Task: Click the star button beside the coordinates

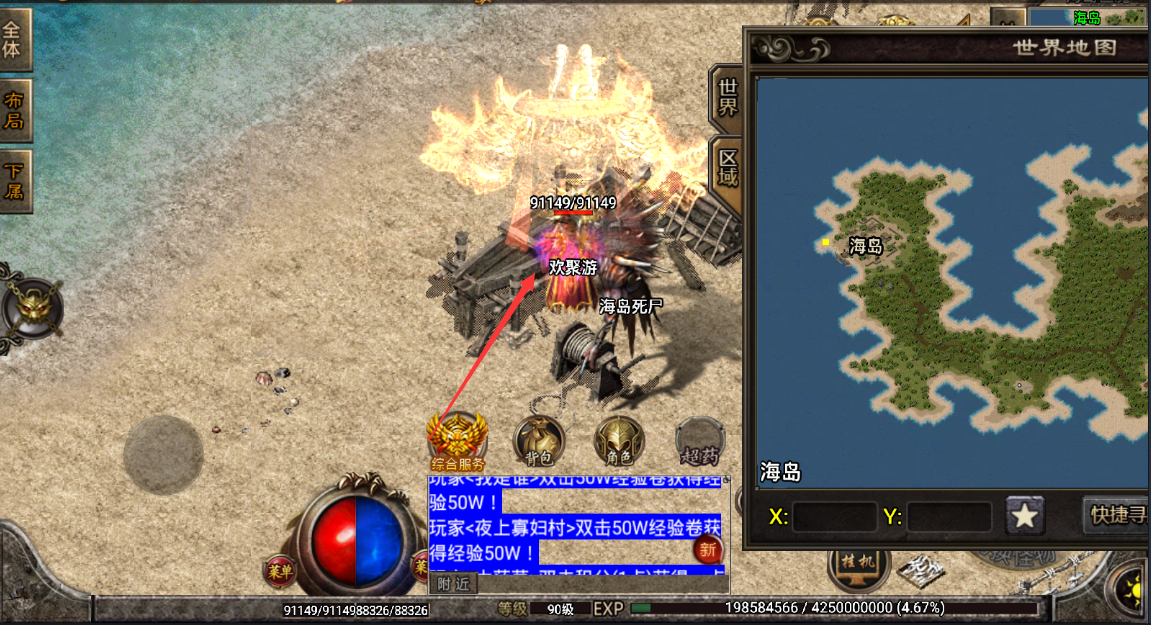Action: (1025, 516)
